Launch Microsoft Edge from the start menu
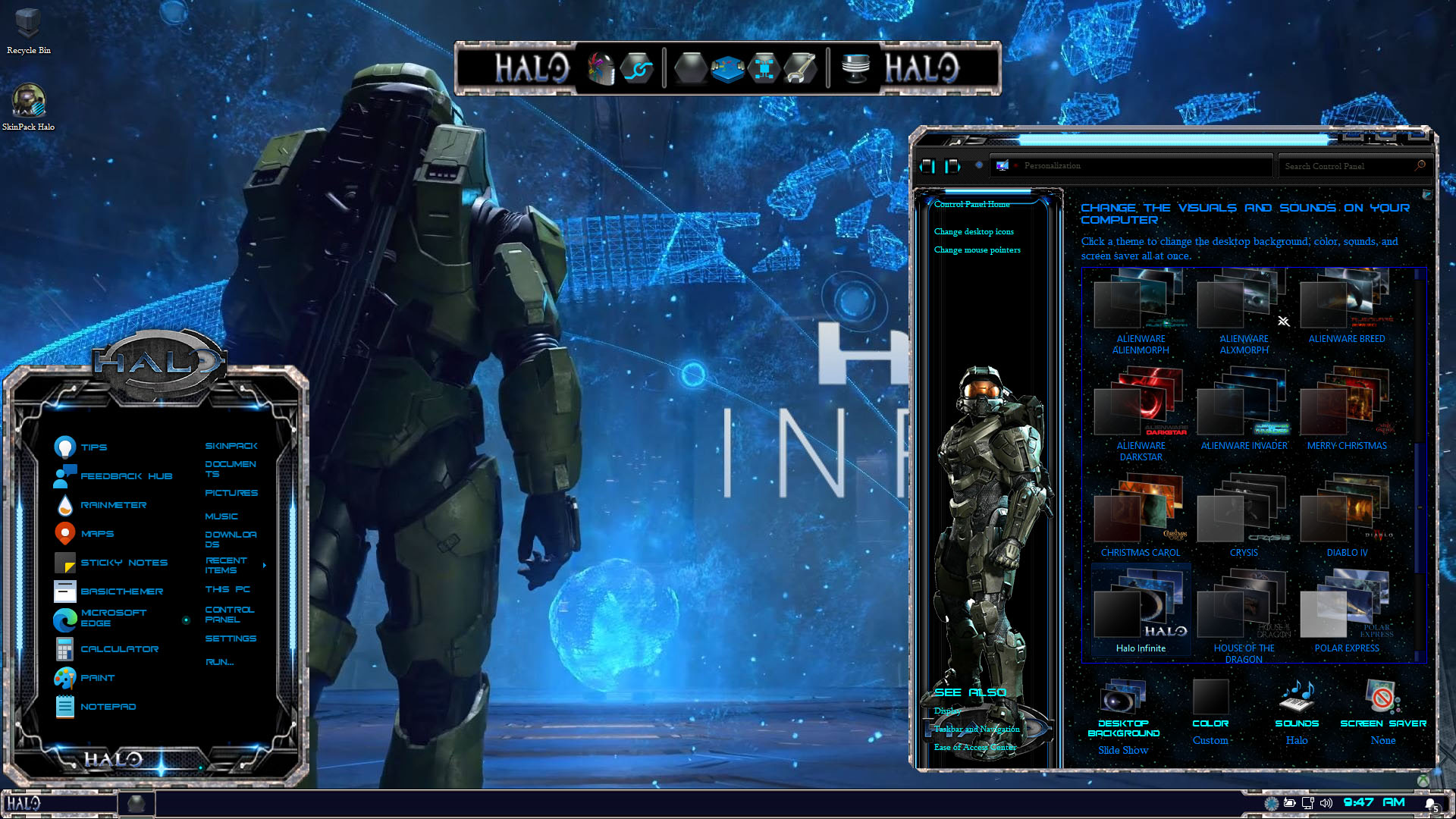The height and width of the screenshot is (819, 1456). 113,618
